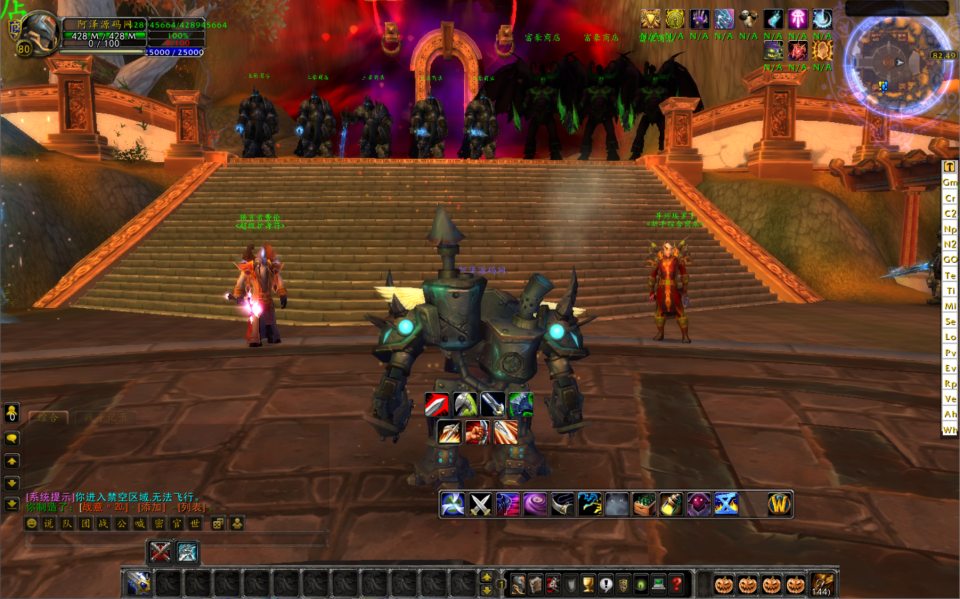The image size is (960, 599).
Task: Choose the "Gm" entry in side list
Action: [949, 182]
